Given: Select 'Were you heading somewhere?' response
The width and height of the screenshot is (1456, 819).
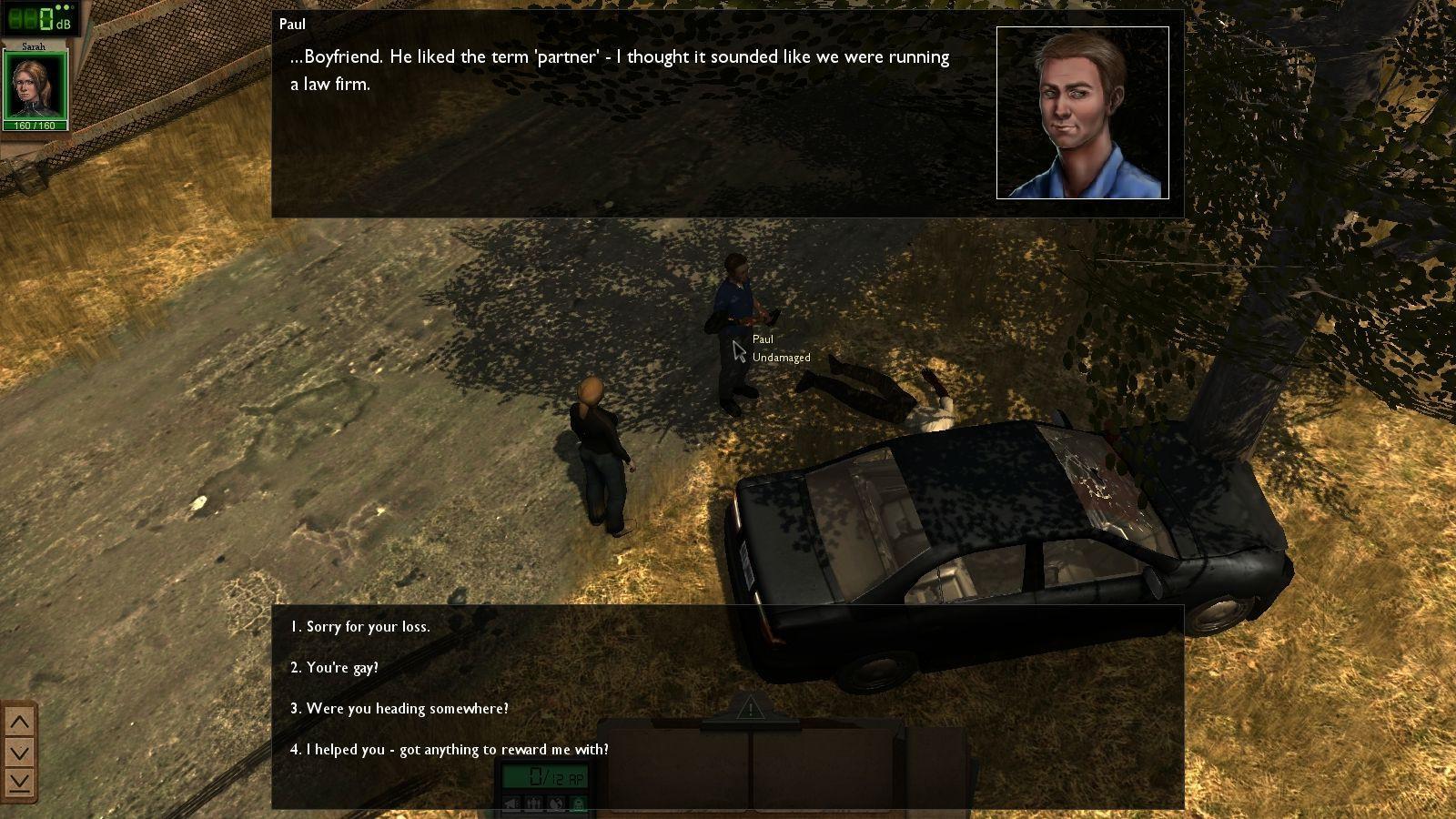Looking at the screenshot, I should pyautogui.click(x=400, y=709).
